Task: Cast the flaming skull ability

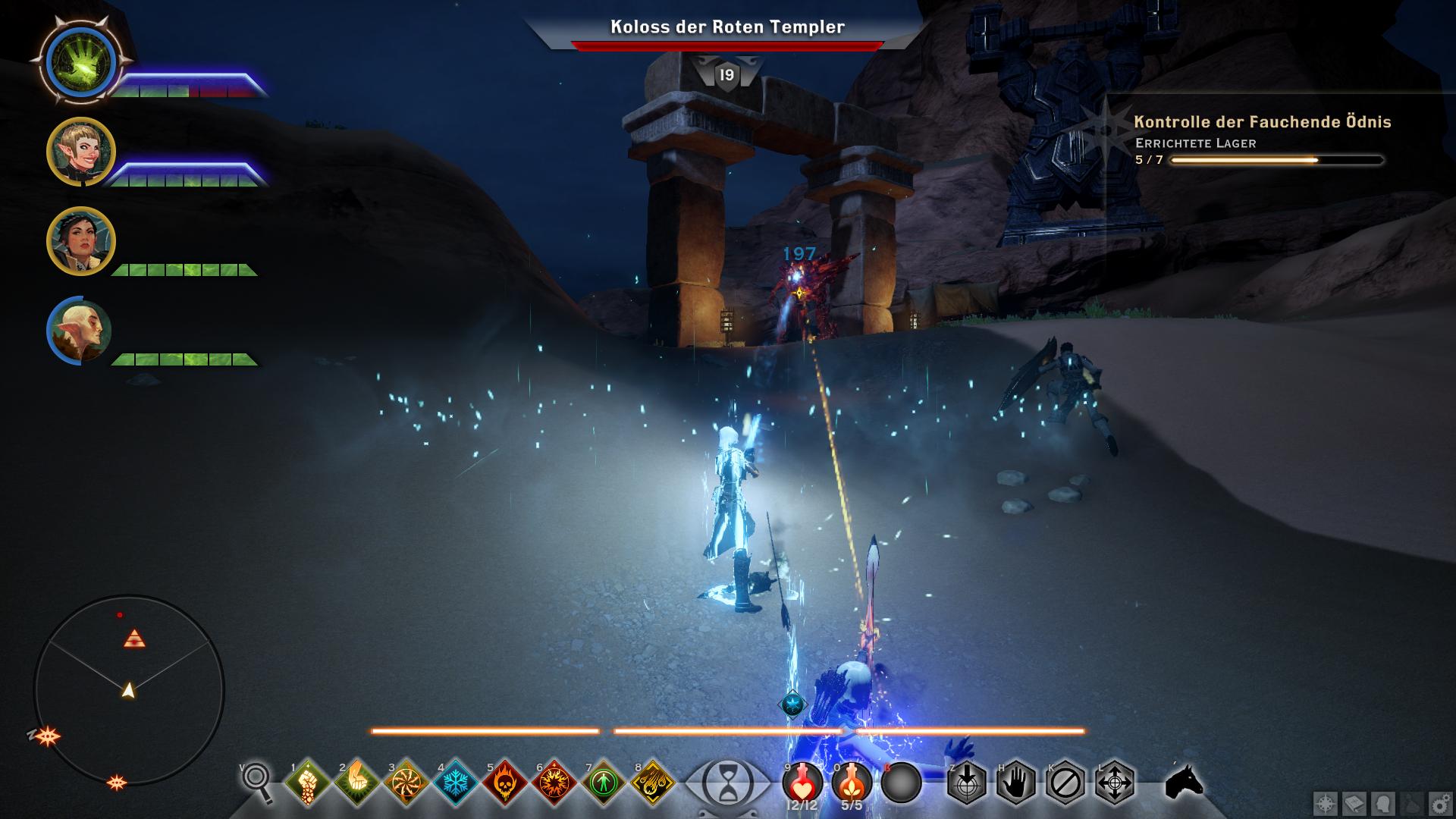Action: pyautogui.click(x=505, y=782)
